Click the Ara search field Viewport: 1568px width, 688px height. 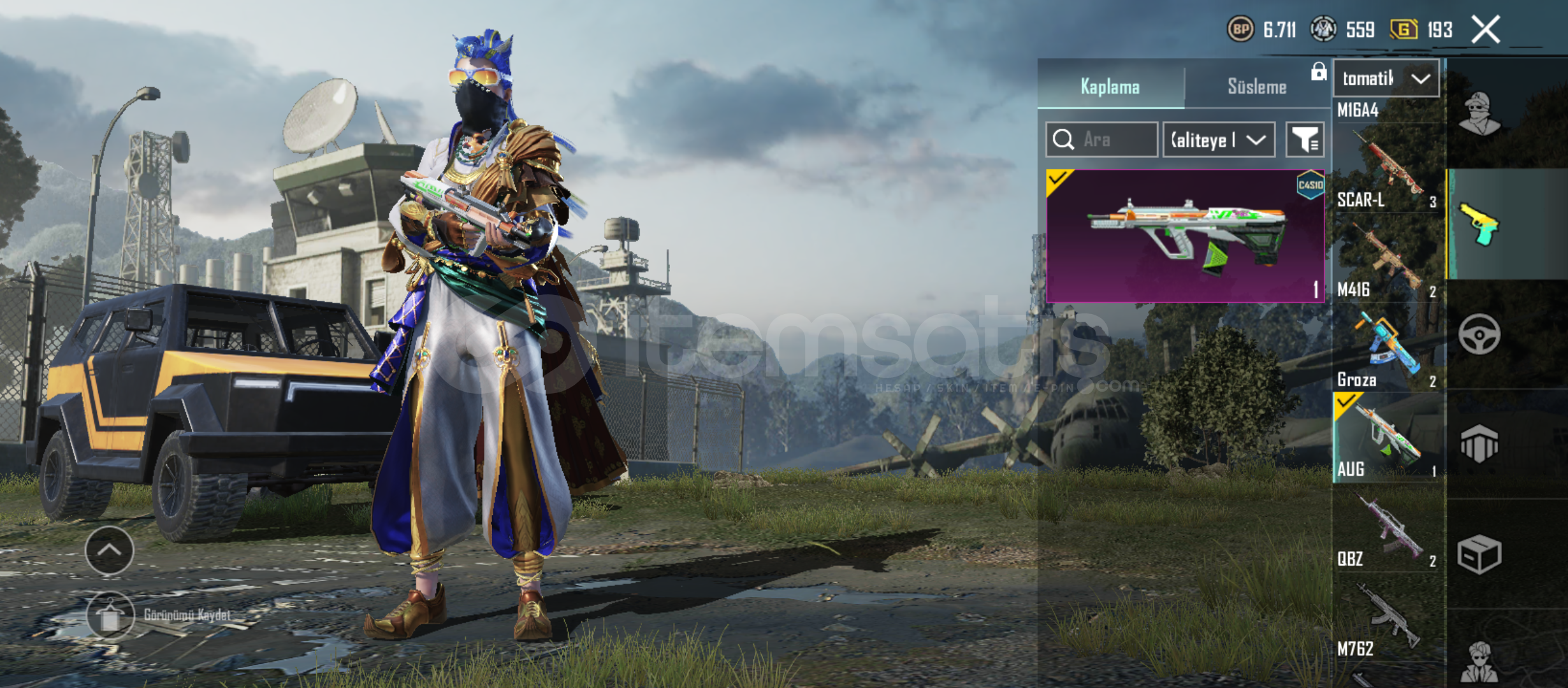point(1102,140)
